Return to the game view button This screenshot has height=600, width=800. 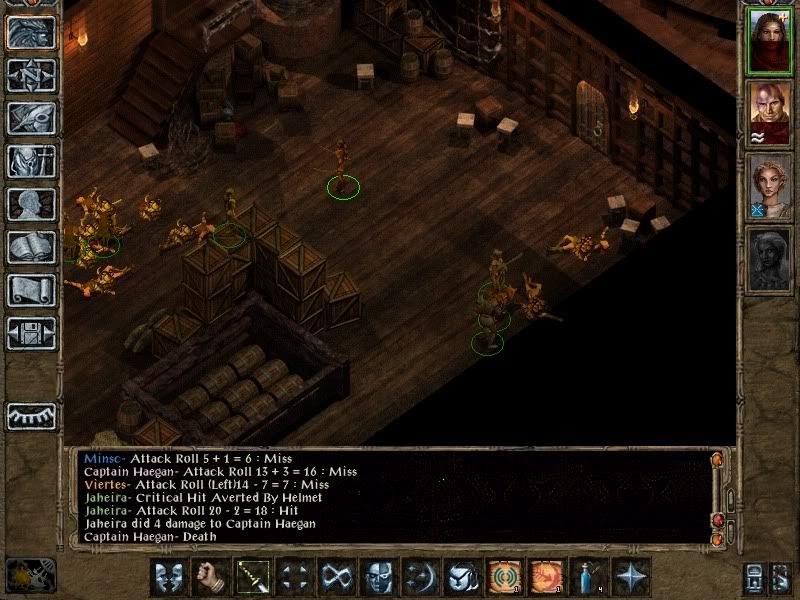tap(31, 31)
